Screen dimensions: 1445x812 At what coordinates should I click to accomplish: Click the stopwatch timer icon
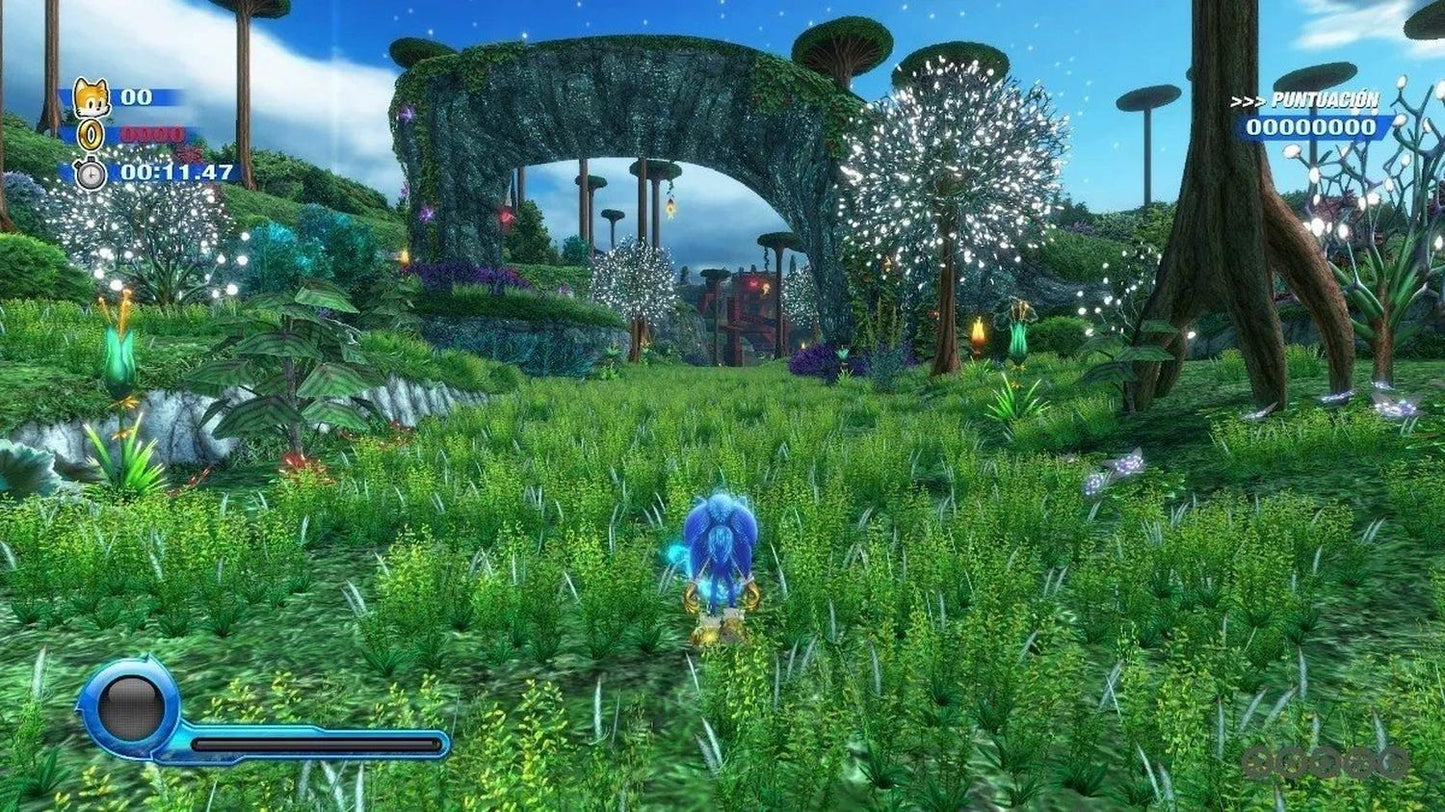pos(89,173)
